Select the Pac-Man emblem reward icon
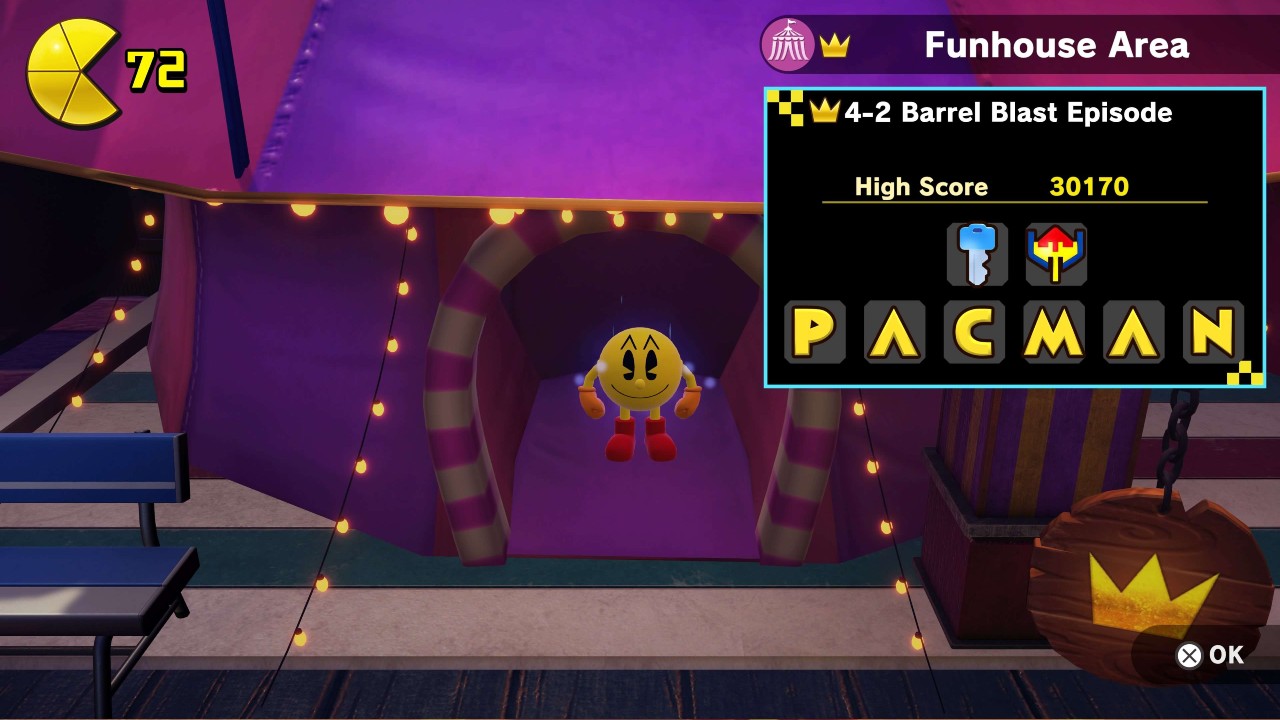Viewport: 1280px width, 720px height. (x=1055, y=254)
